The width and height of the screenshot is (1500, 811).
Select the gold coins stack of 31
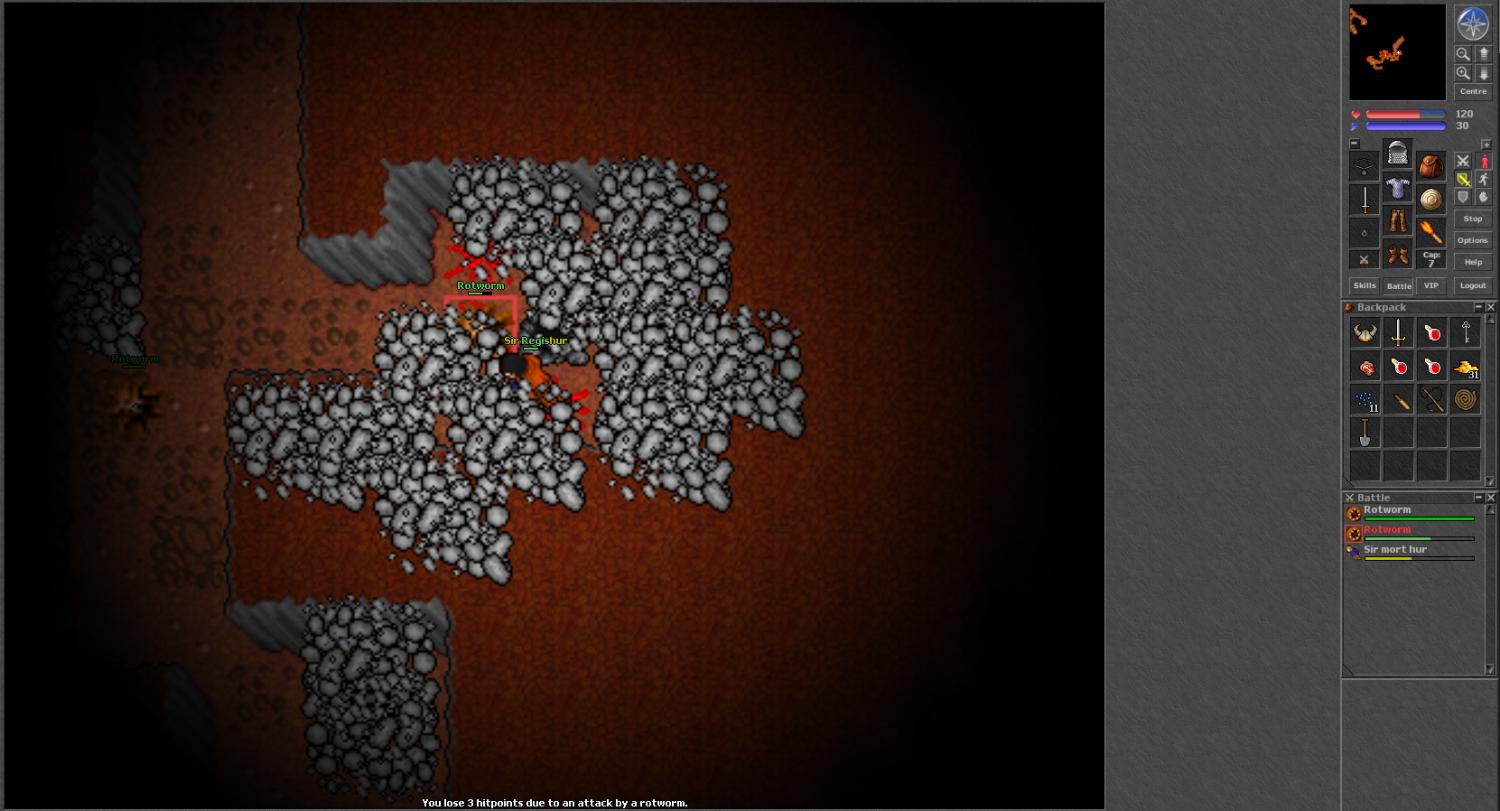click(1465, 368)
